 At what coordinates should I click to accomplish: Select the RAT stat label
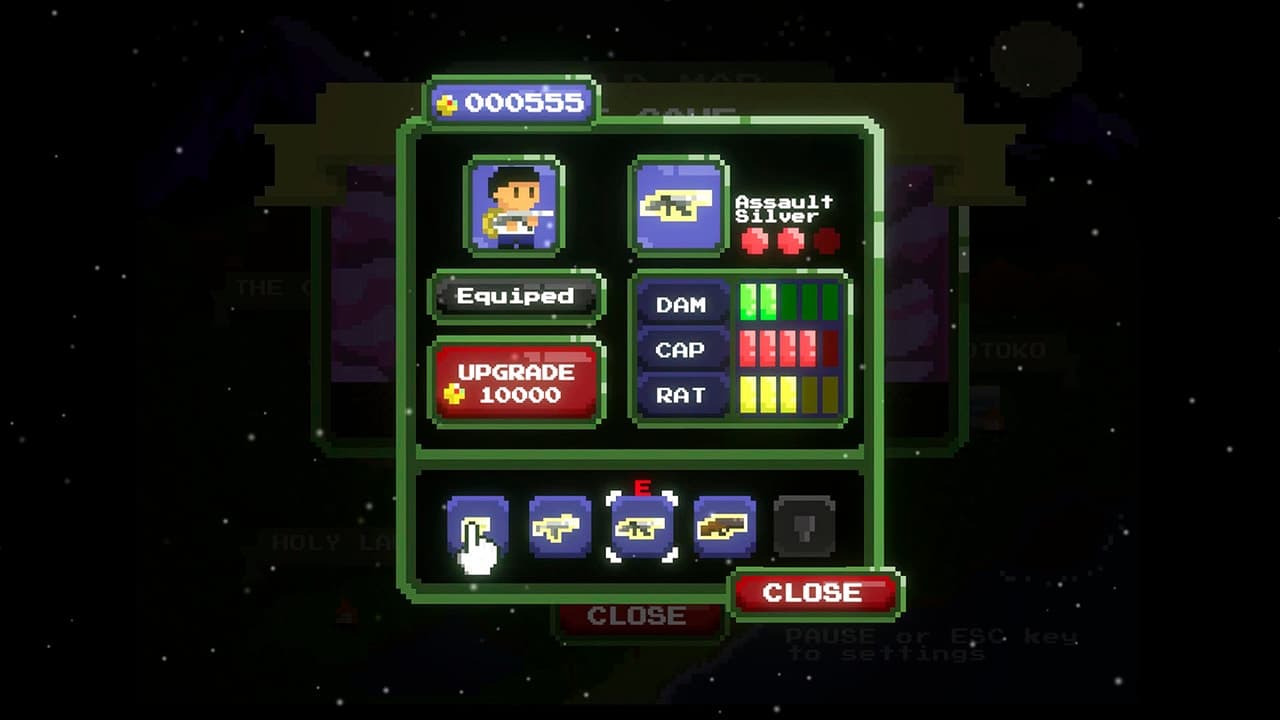pyautogui.click(x=683, y=394)
